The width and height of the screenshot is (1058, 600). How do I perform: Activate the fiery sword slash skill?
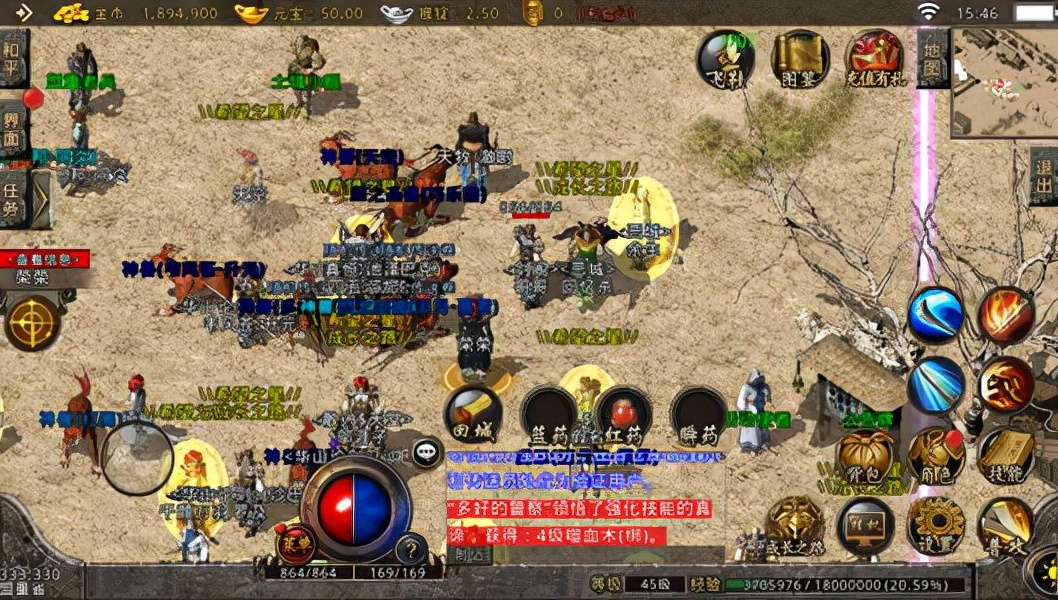[1005, 315]
